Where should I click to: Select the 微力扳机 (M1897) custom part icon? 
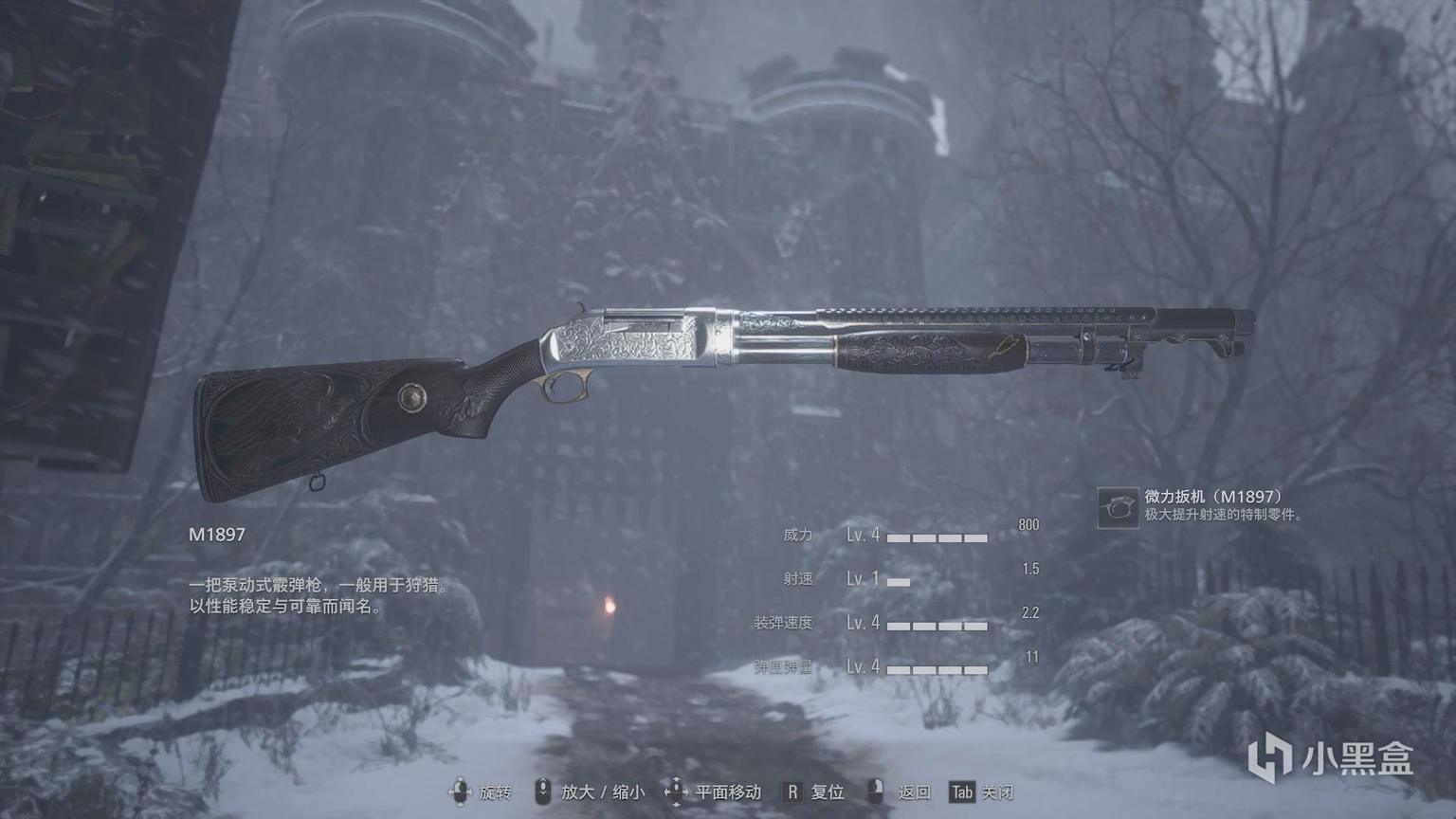click(1118, 507)
